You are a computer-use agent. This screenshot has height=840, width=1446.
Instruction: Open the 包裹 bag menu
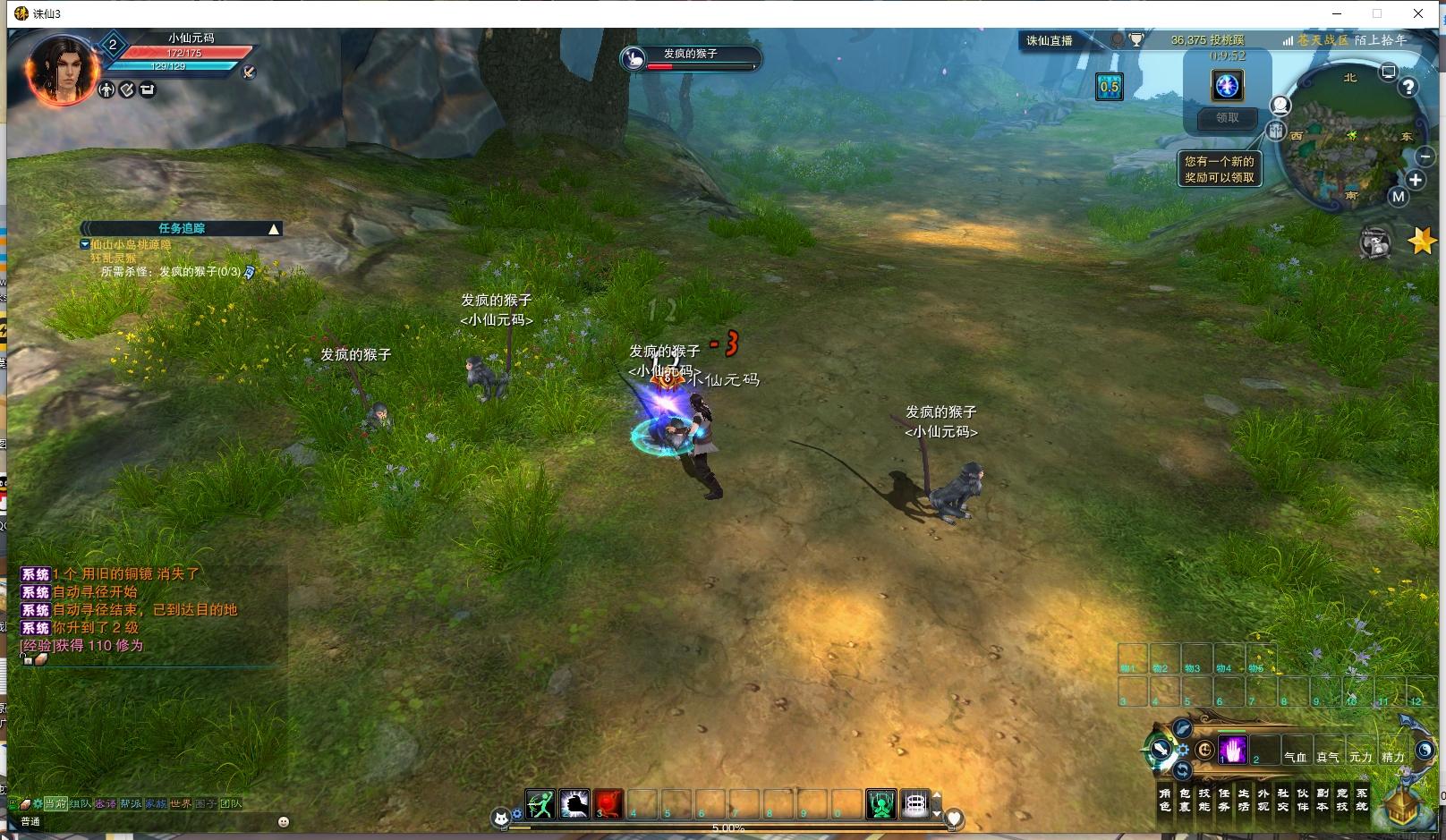[1184, 799]
